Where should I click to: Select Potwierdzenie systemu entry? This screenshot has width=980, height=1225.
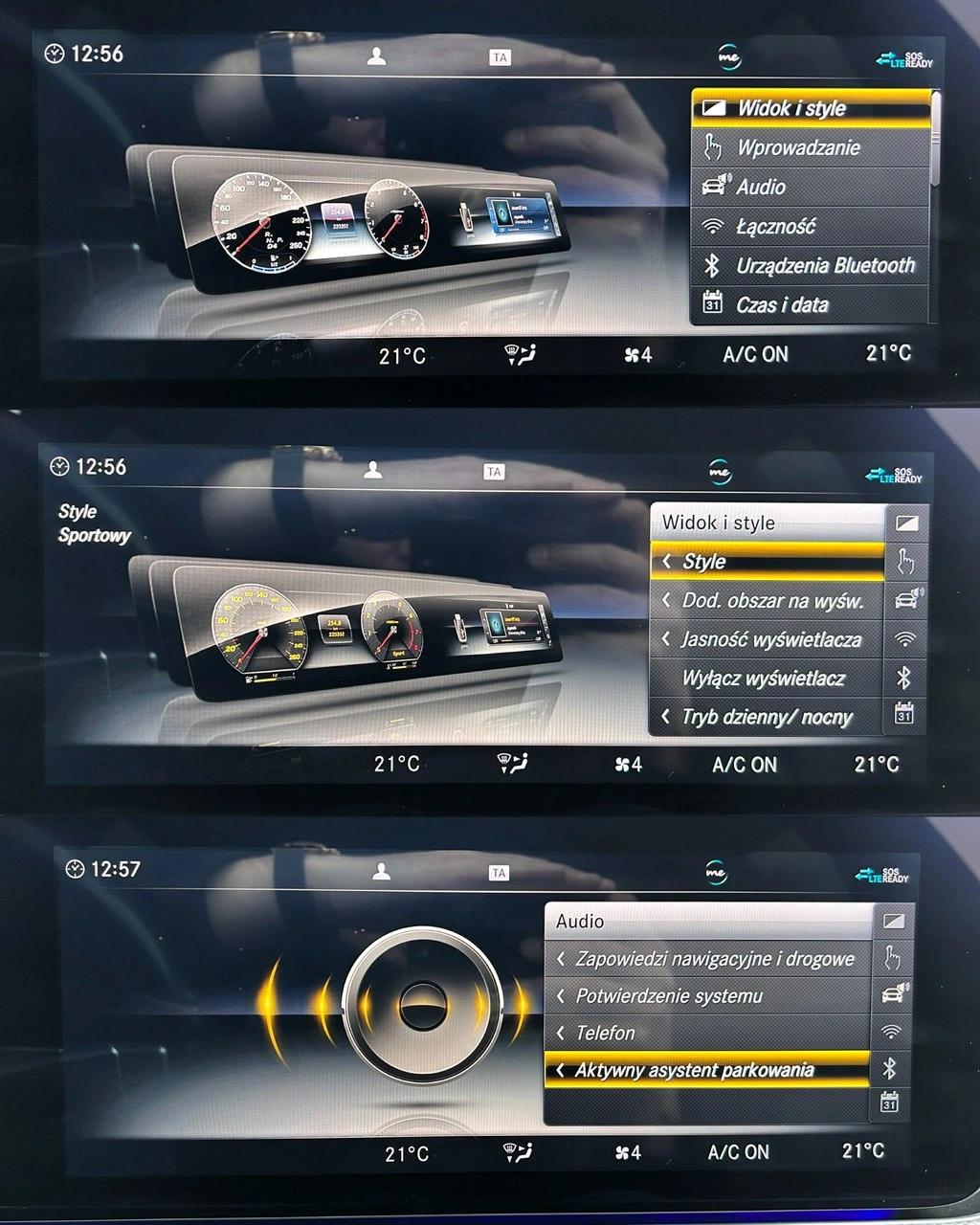[x=669, y=996]
